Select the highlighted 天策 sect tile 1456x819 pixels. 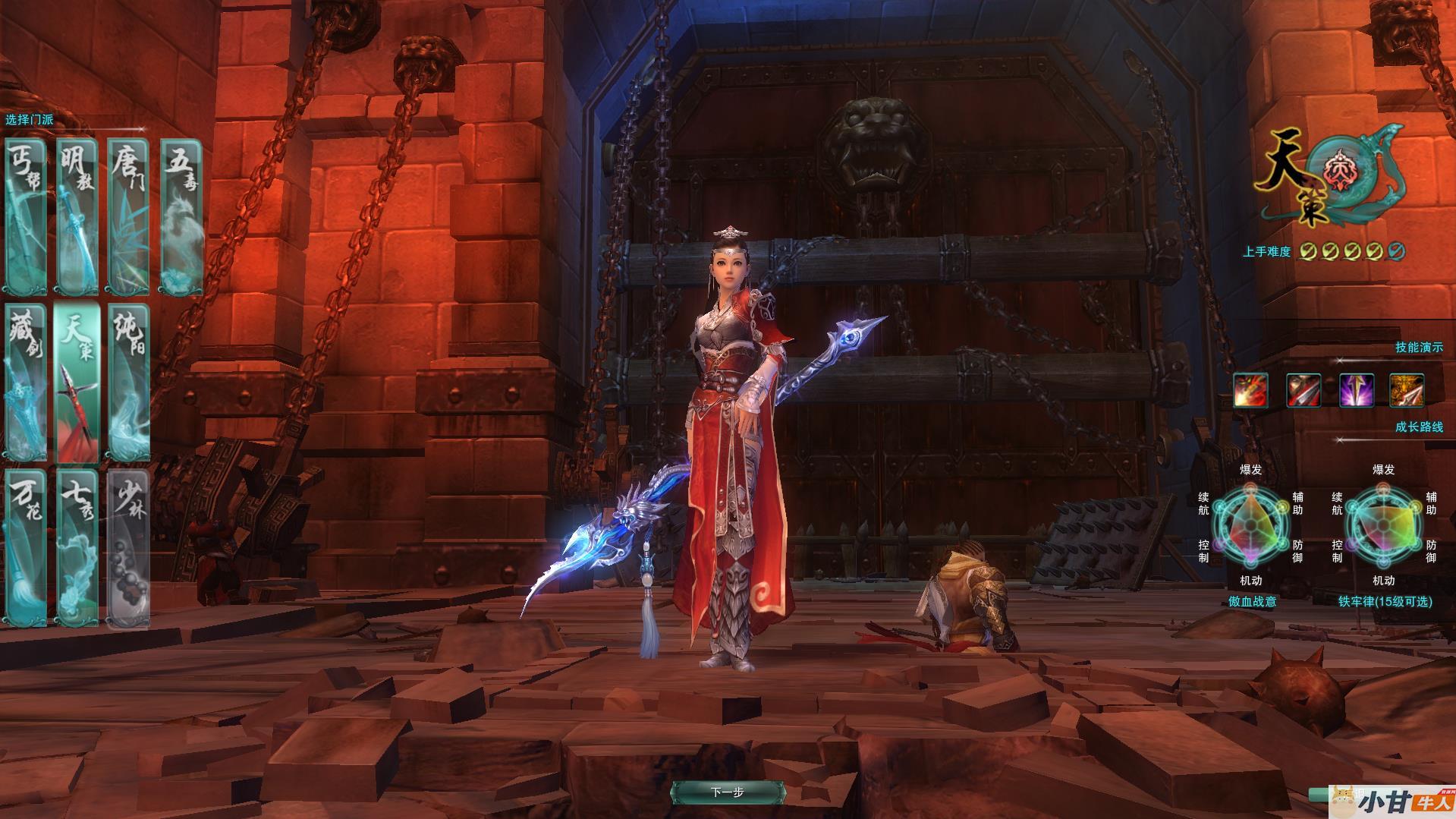pyautogui.click(x=77, y=382)
